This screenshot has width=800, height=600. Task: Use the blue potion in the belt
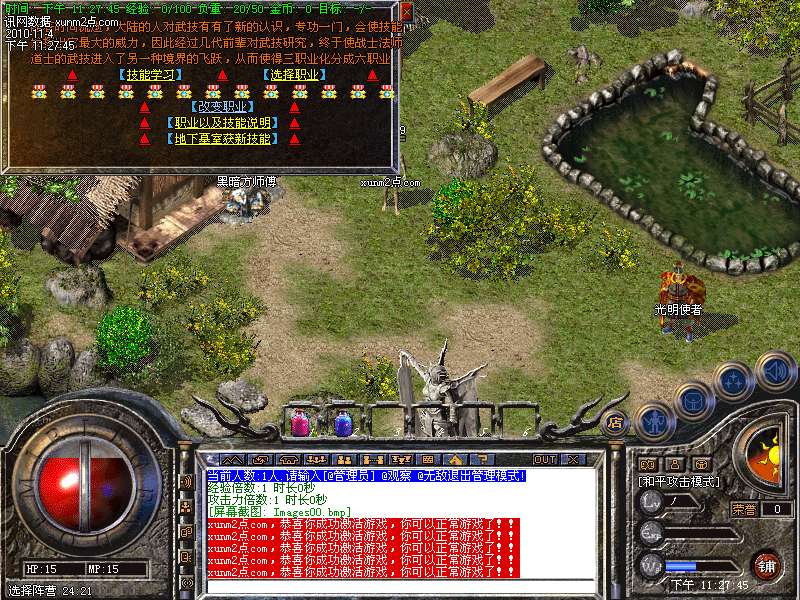[343, 423]
